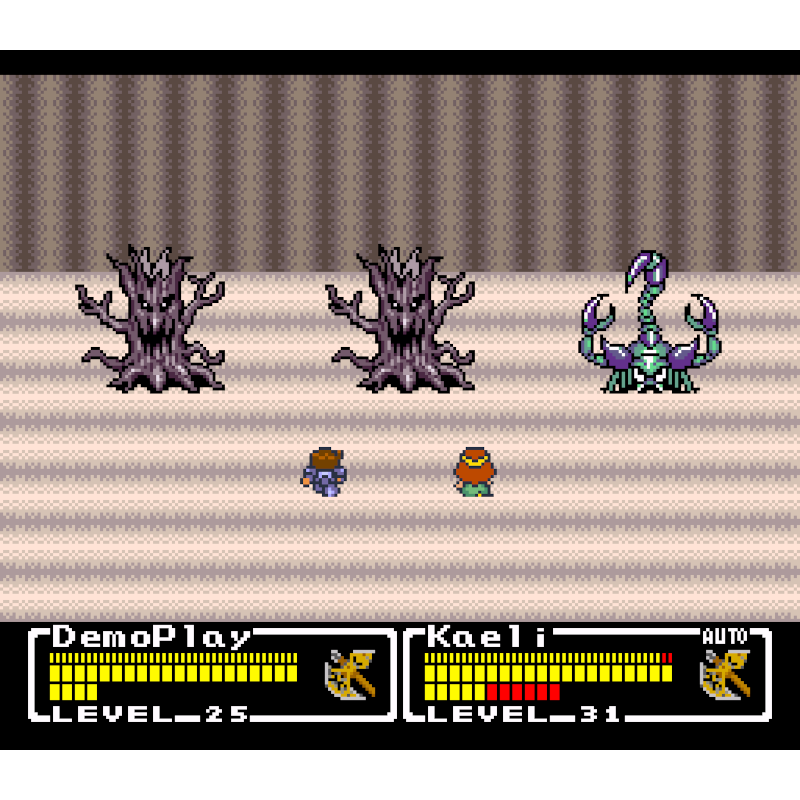Toggle the AUTO setting on Kaeli's panel

725,636
